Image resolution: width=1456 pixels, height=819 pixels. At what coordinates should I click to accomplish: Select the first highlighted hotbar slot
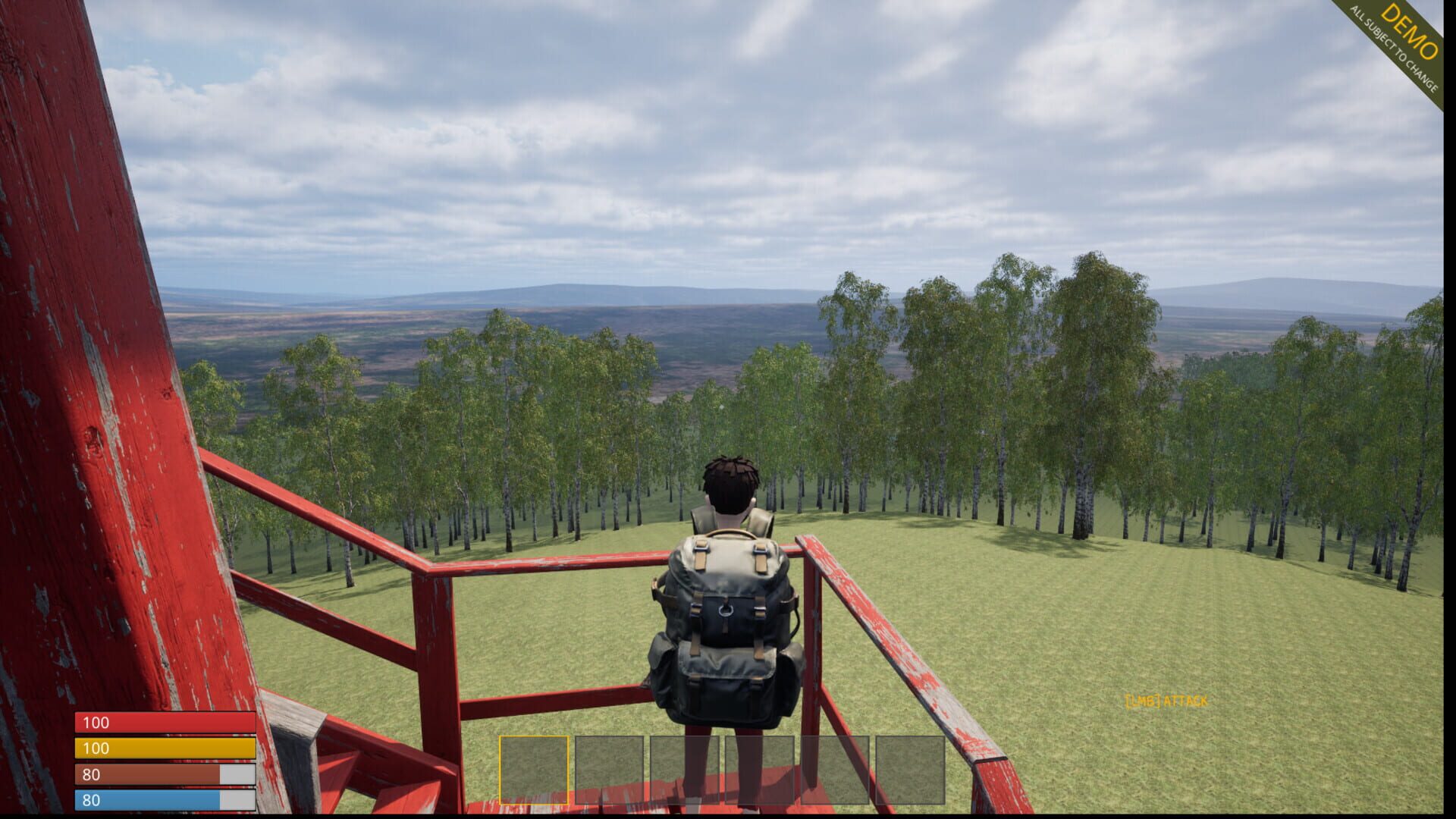coord(535,770)
